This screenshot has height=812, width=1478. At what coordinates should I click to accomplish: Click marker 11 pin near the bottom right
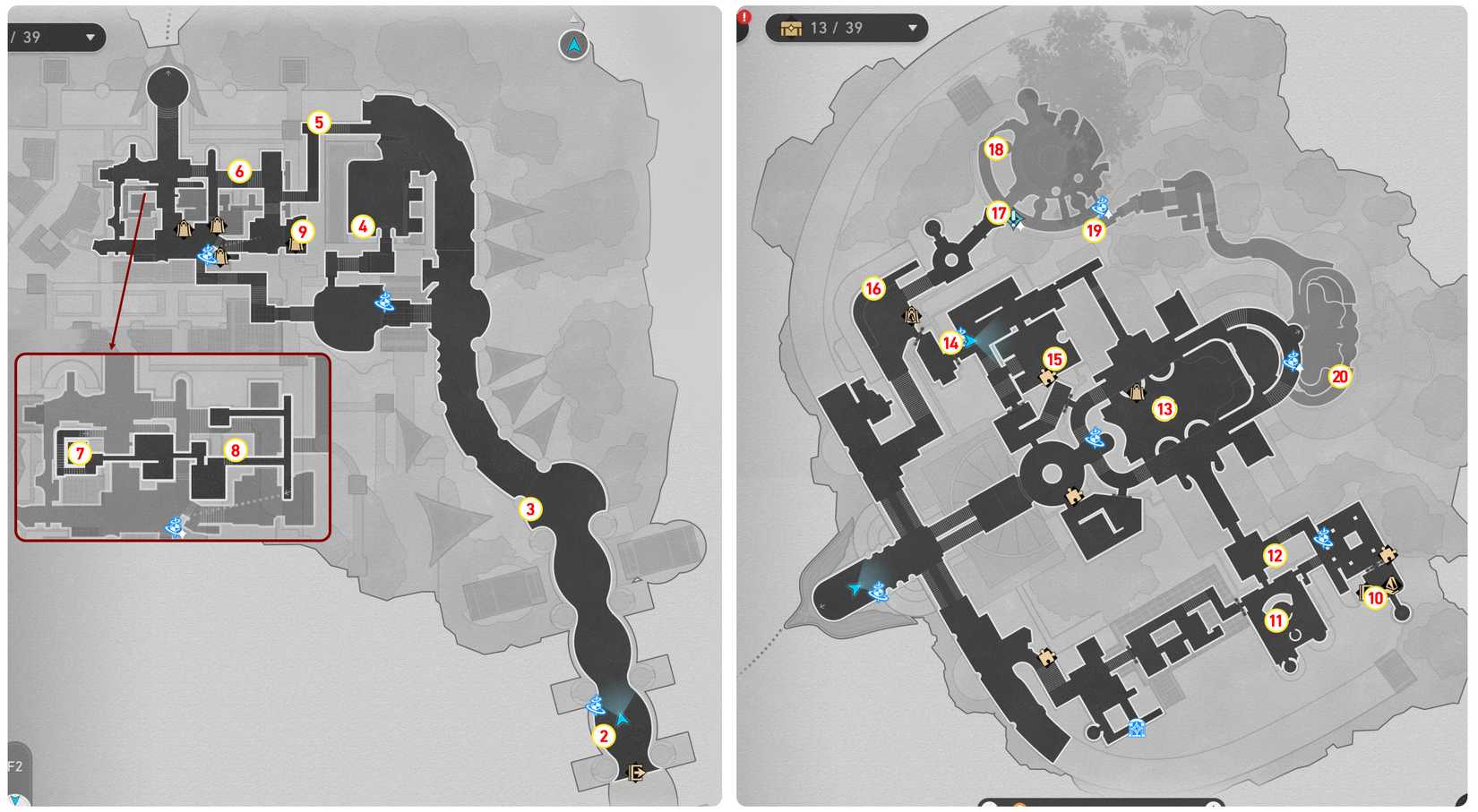(x=1276, y=619)
